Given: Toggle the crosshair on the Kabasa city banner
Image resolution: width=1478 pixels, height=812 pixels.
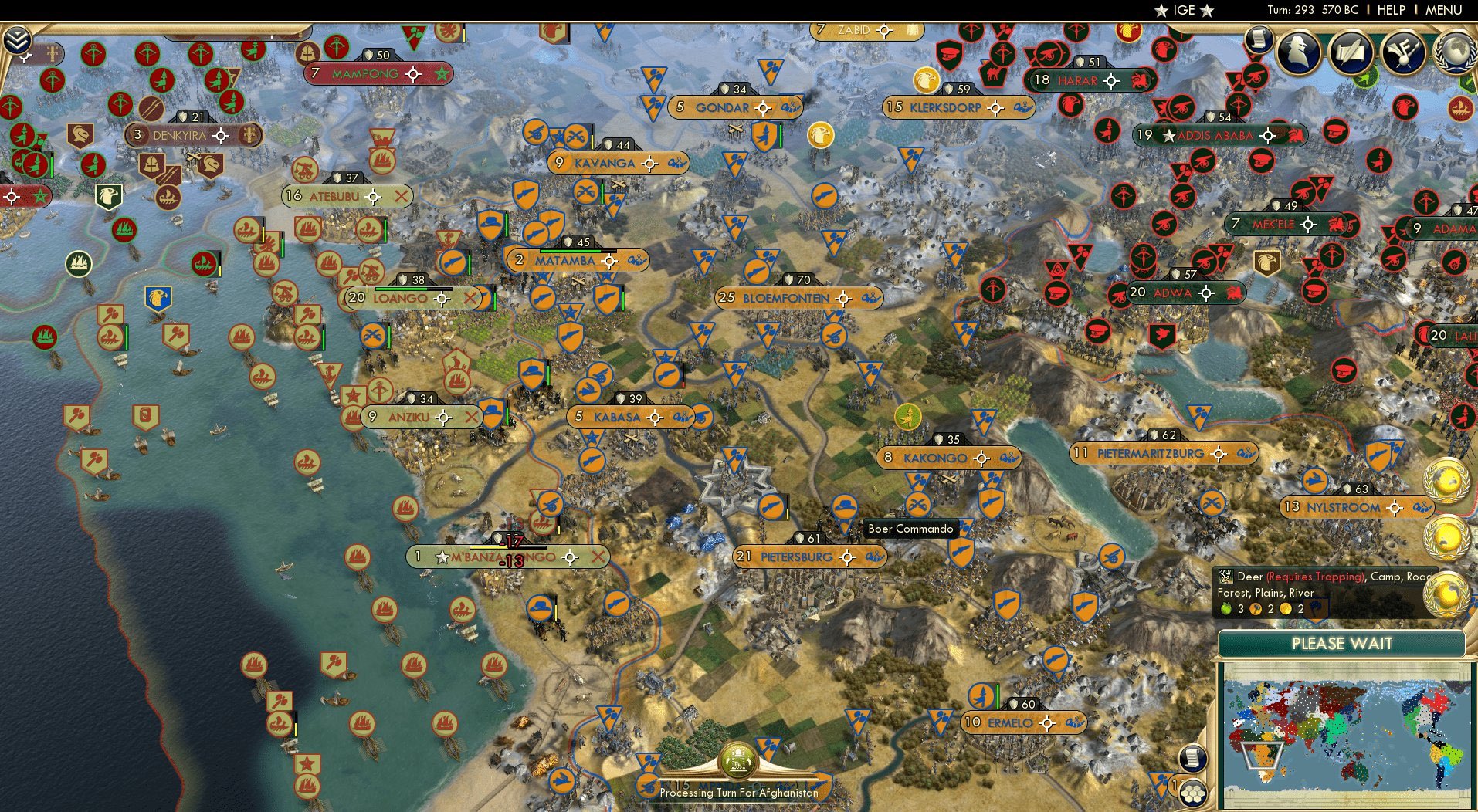Looking at the screenshot, I should coord(656,417).
